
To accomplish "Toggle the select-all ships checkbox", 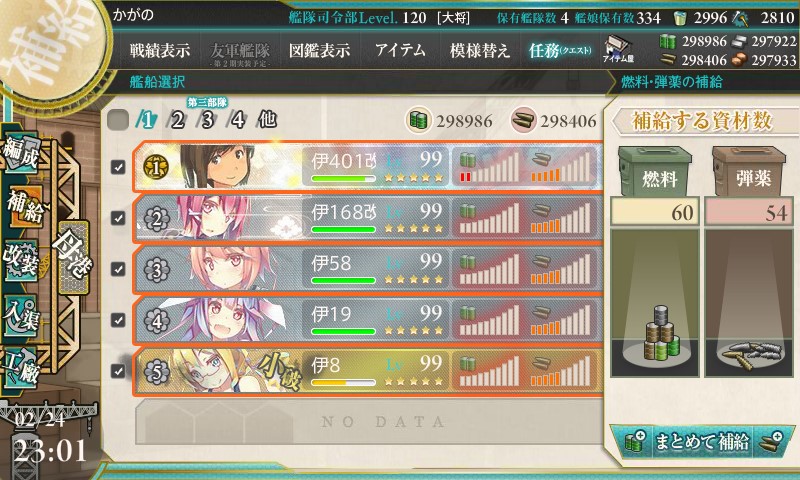I will coord(118,120).
